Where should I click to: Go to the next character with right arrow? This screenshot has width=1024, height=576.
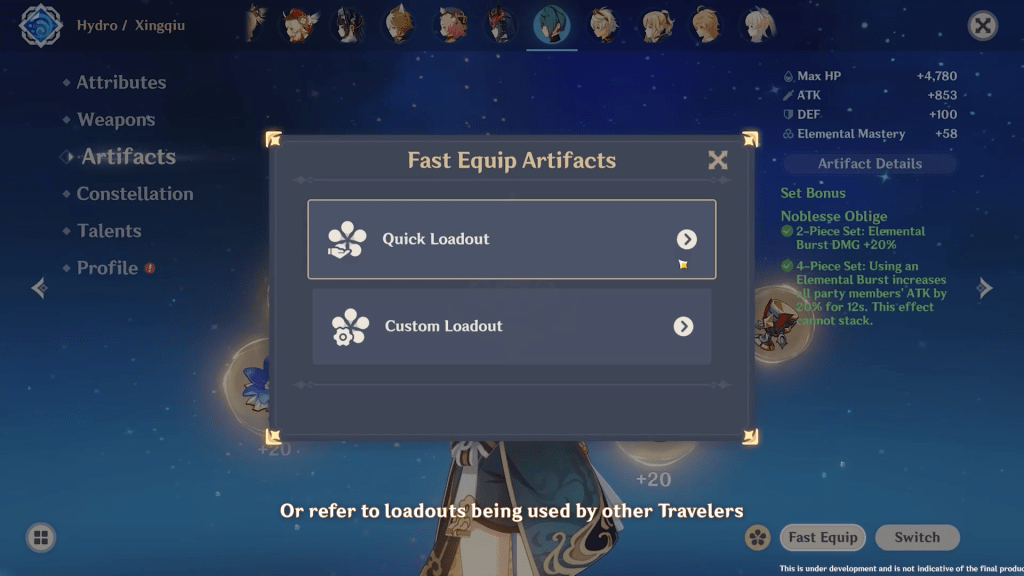985,288
